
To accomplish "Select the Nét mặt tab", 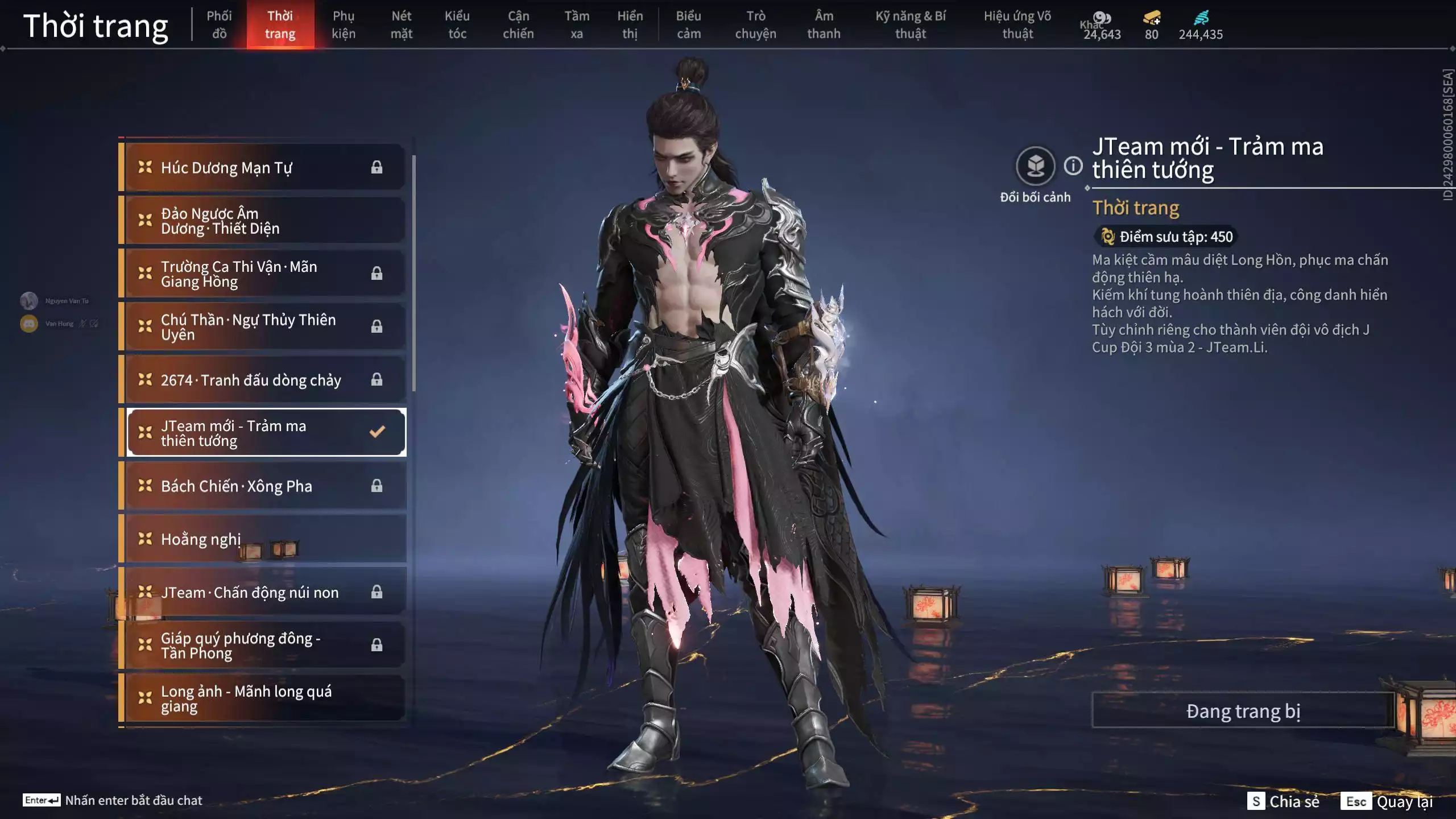I will [401, 24].
